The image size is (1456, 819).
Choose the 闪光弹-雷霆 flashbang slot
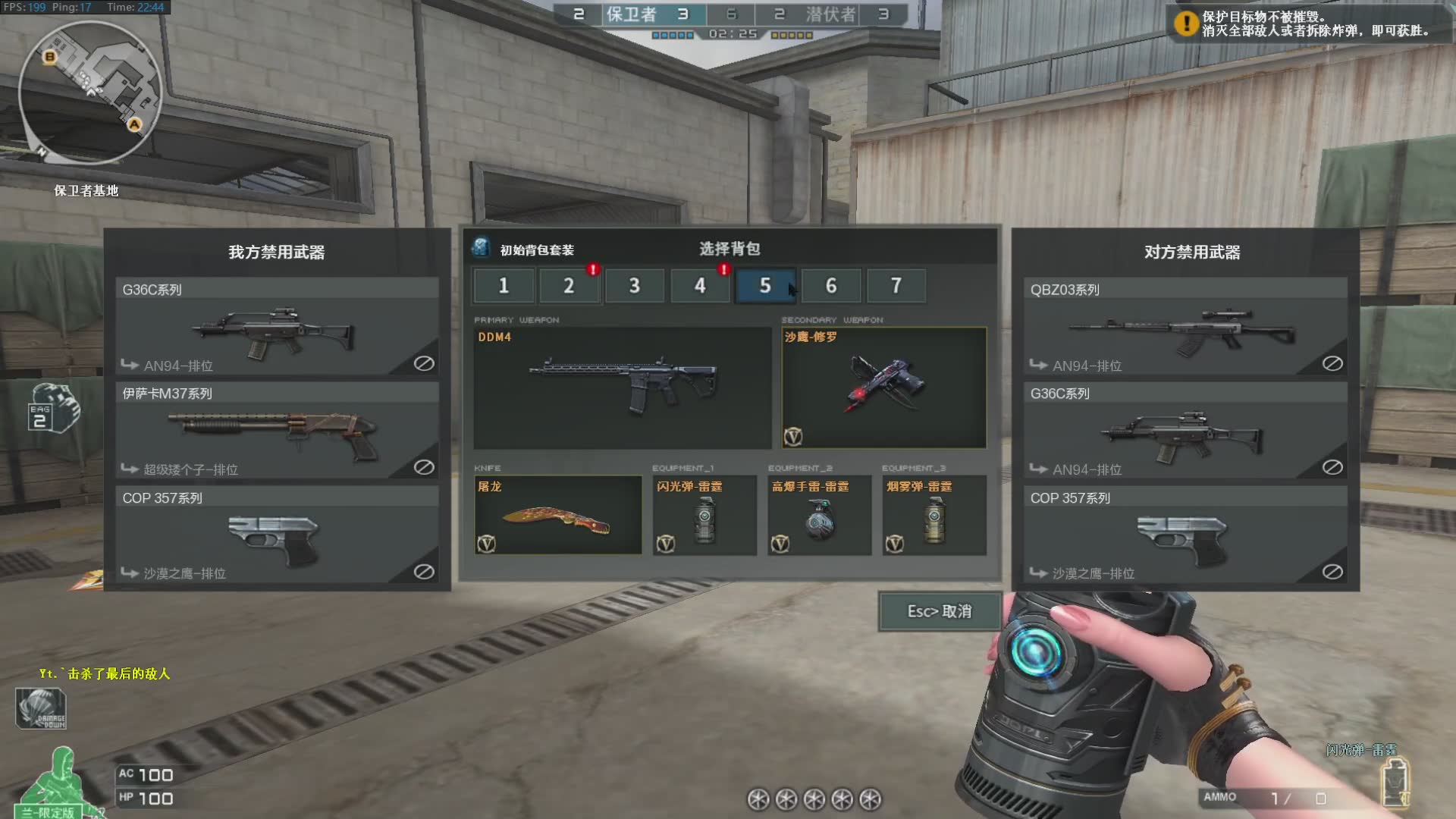(704, 516)
